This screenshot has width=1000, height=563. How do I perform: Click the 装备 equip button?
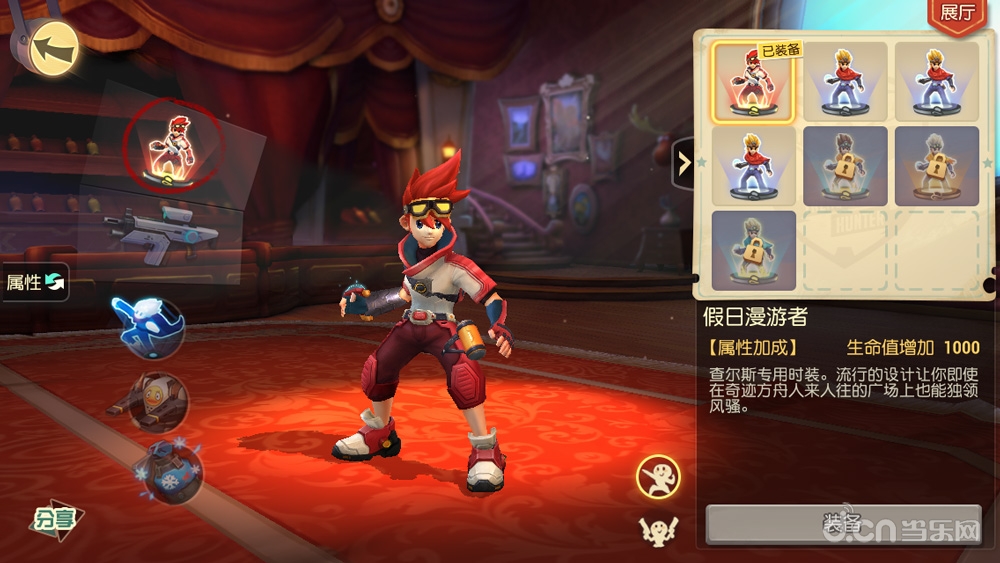[841, 523]
